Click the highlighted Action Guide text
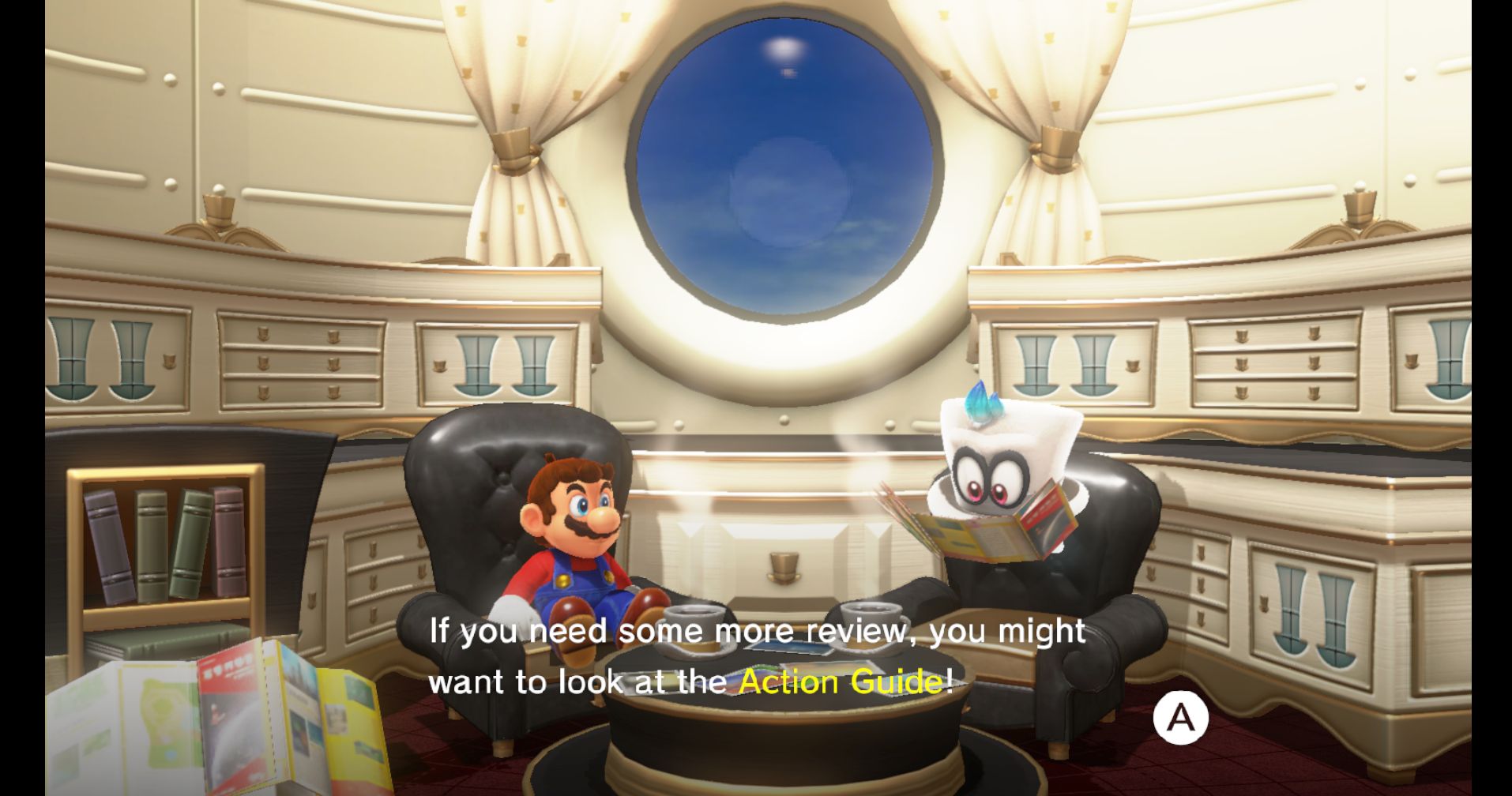Screen dimensions: 1512x796 point(845,680)
